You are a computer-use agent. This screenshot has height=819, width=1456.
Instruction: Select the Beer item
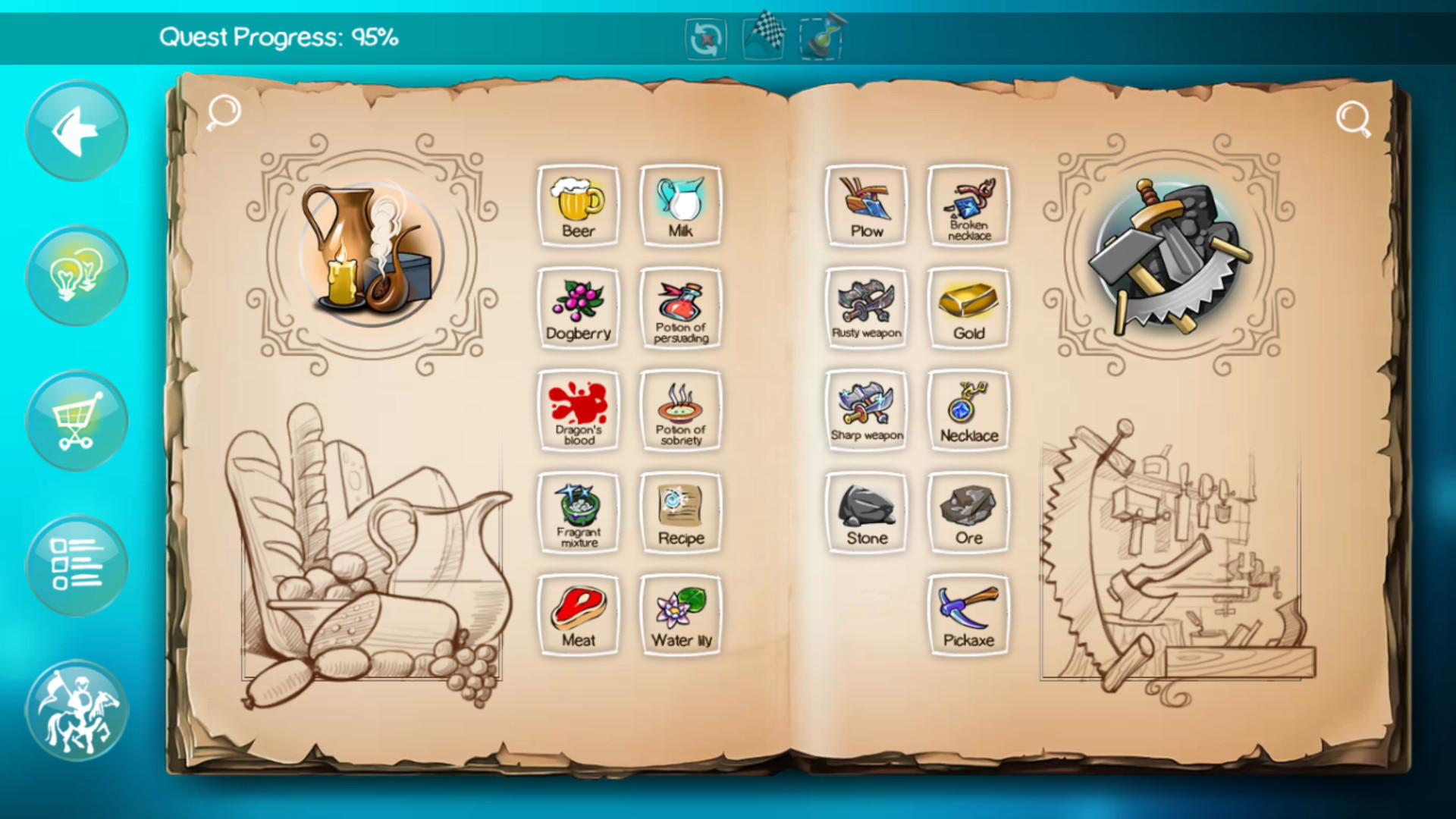click(579, 205)
